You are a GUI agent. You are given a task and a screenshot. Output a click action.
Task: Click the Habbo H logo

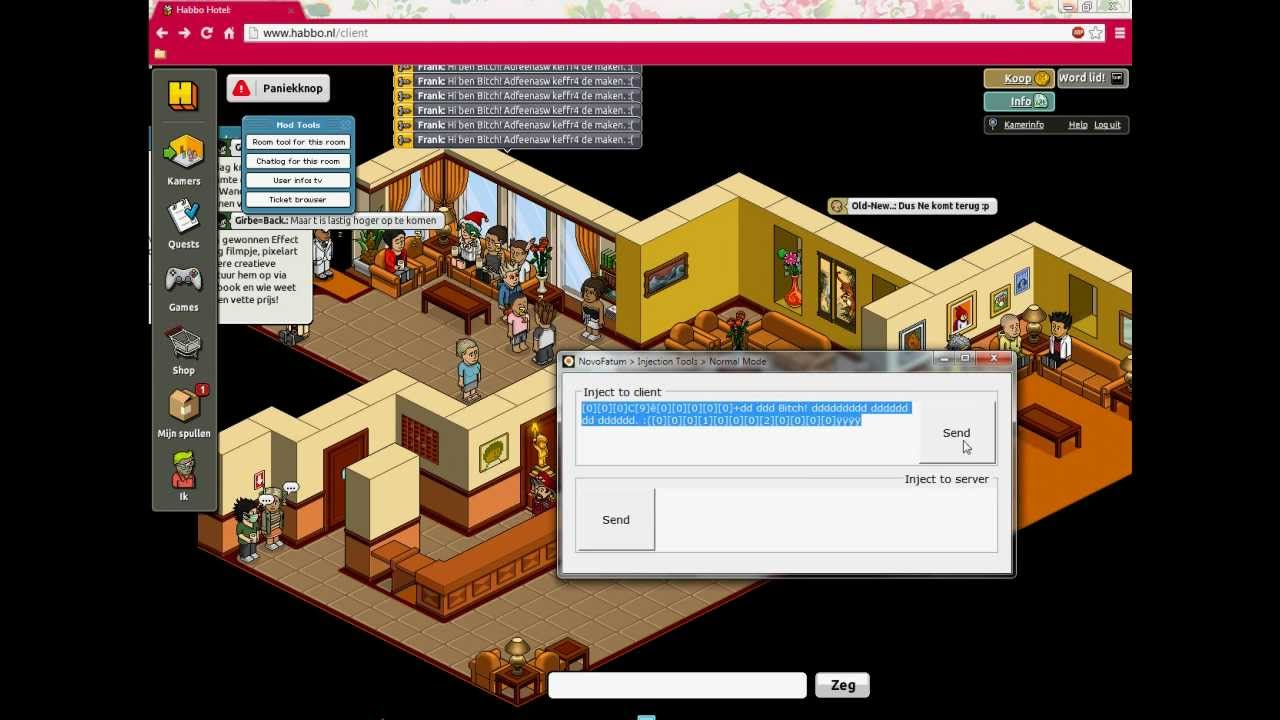click(183, 95)
